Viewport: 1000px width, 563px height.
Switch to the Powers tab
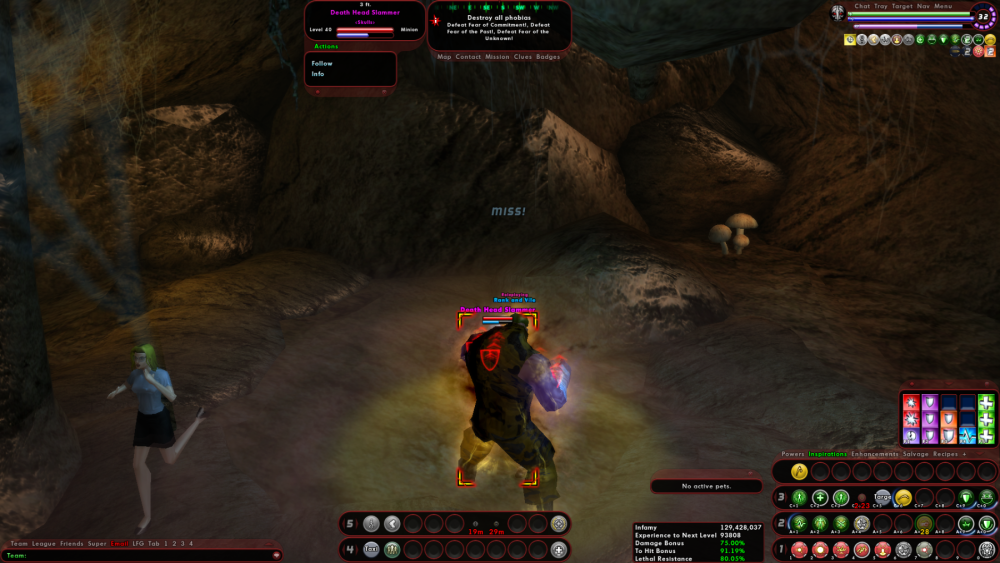(x=792, y=454)
